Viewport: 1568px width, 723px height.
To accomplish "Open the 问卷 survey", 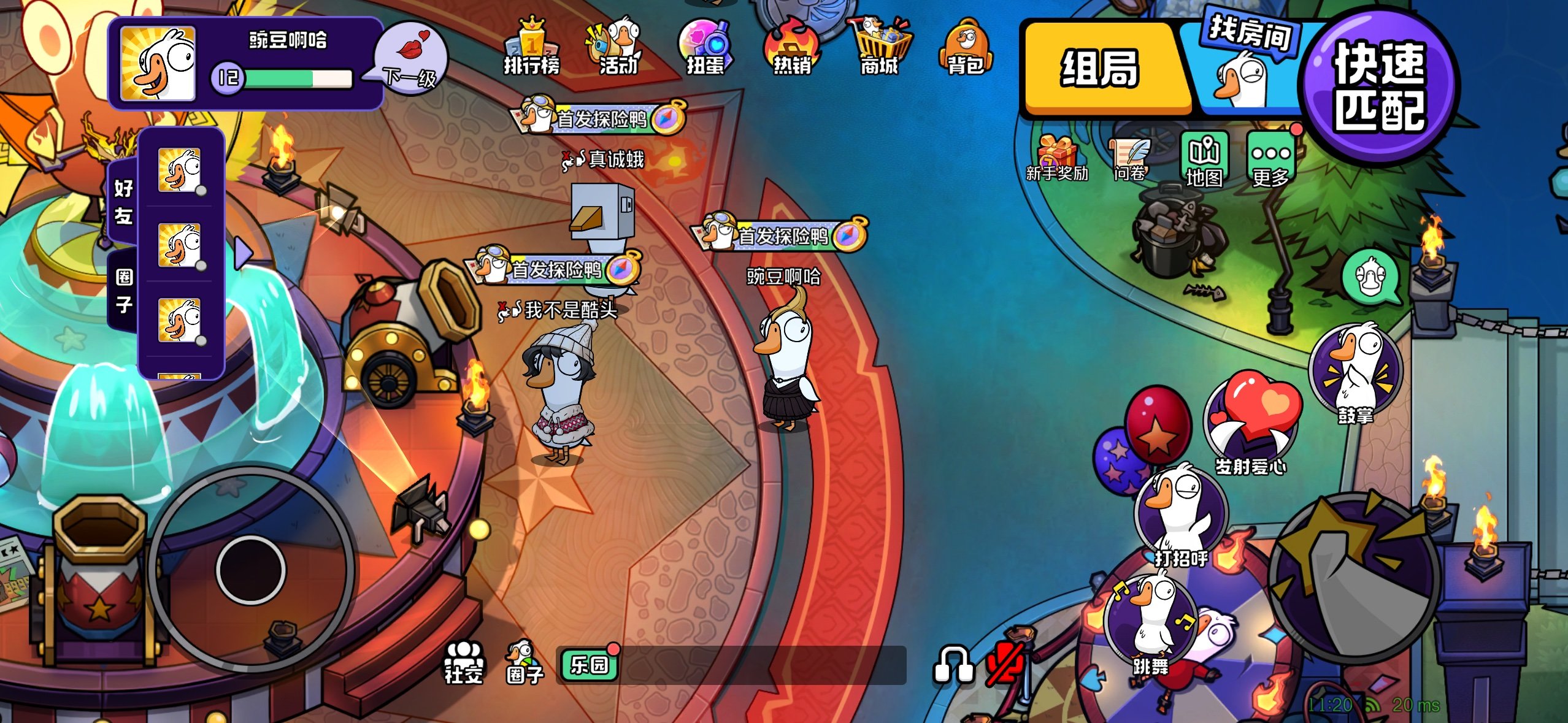I will [x=1129, y=158].
